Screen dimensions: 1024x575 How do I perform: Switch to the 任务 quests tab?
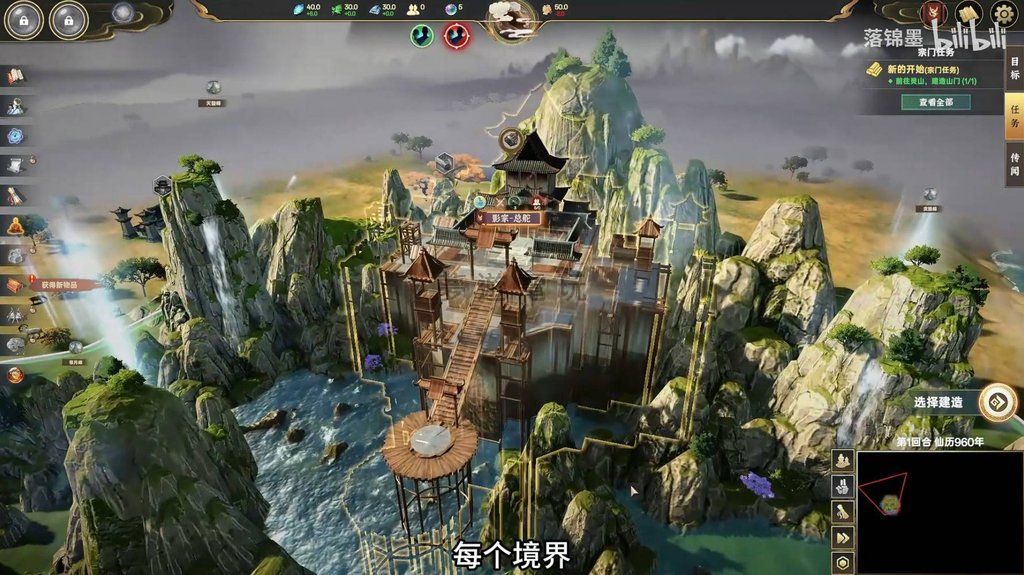pyautogui.click(x=1014, y=115)
